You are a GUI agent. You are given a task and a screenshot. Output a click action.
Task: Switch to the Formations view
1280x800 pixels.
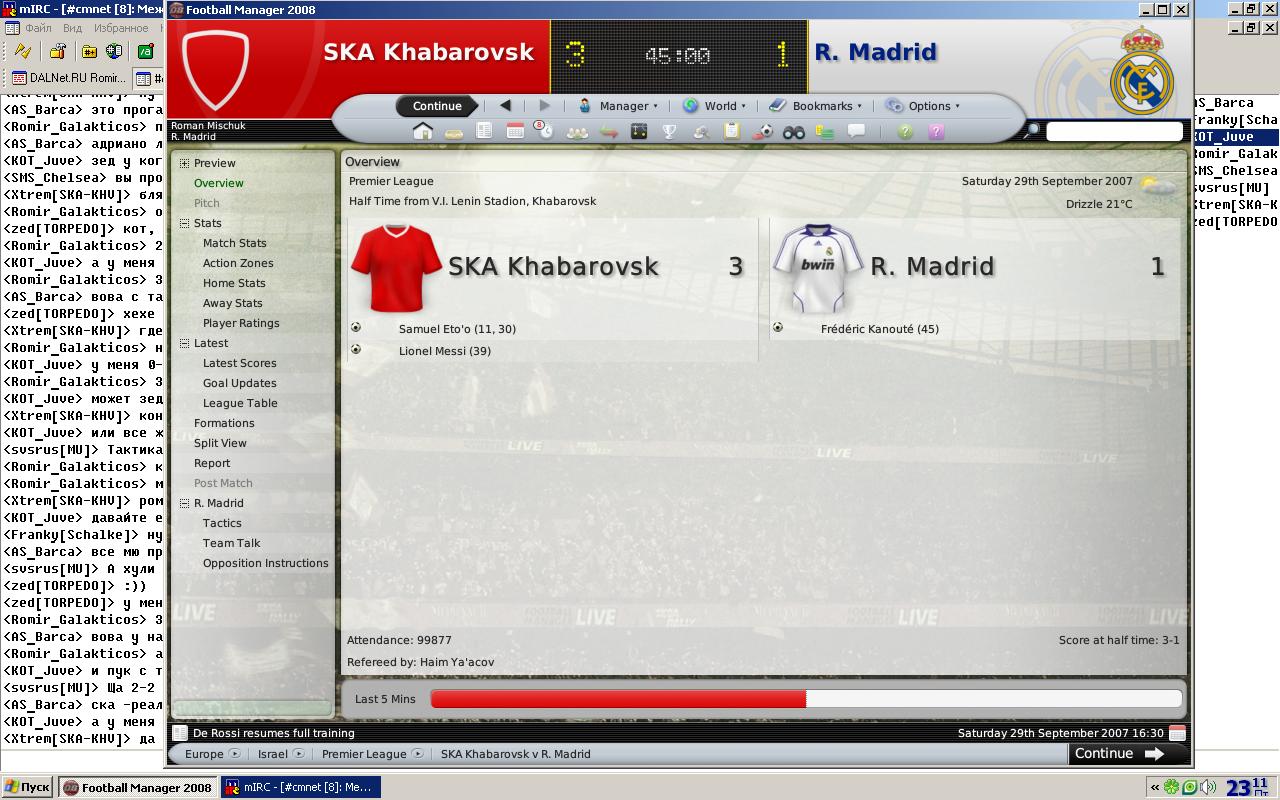coord(224,423)
